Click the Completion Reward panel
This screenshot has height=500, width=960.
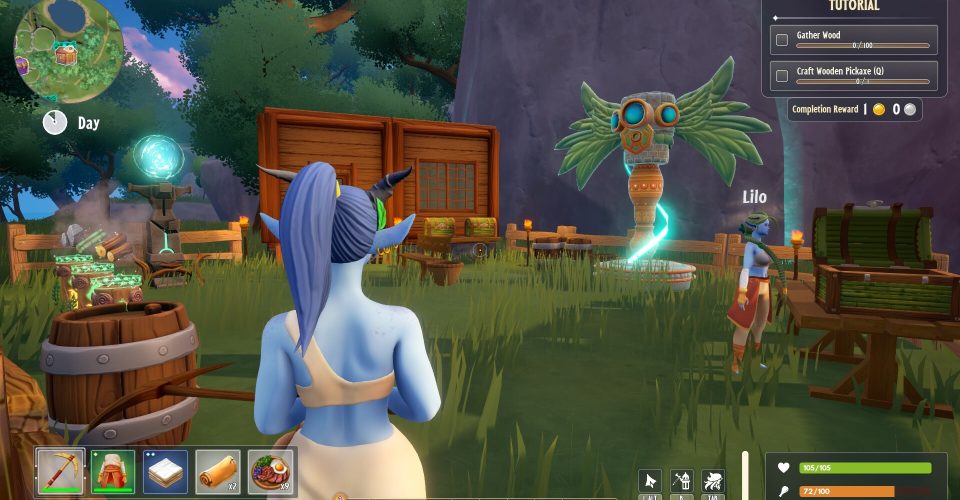[854, 109]
